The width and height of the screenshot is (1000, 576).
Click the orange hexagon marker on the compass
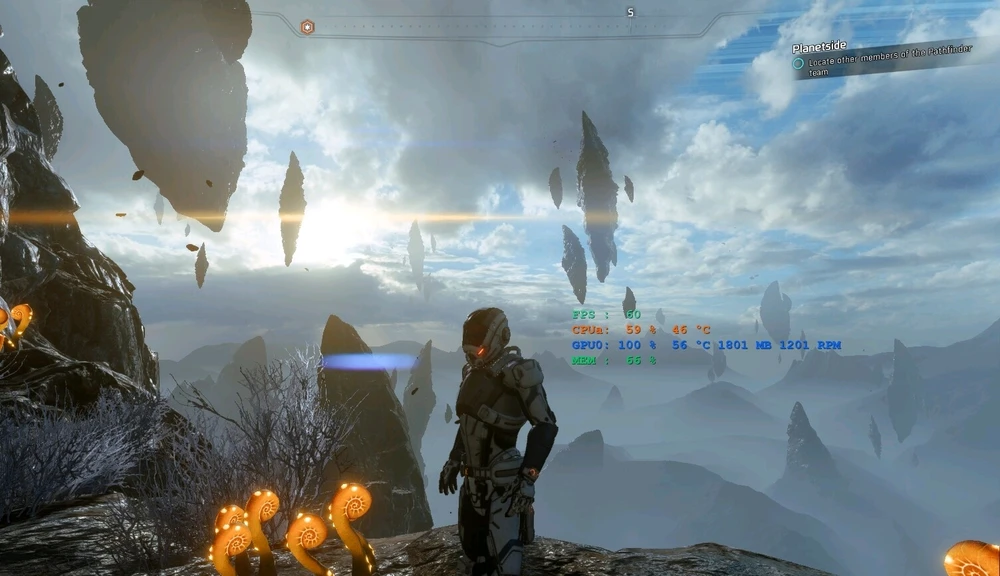(307, 27)
